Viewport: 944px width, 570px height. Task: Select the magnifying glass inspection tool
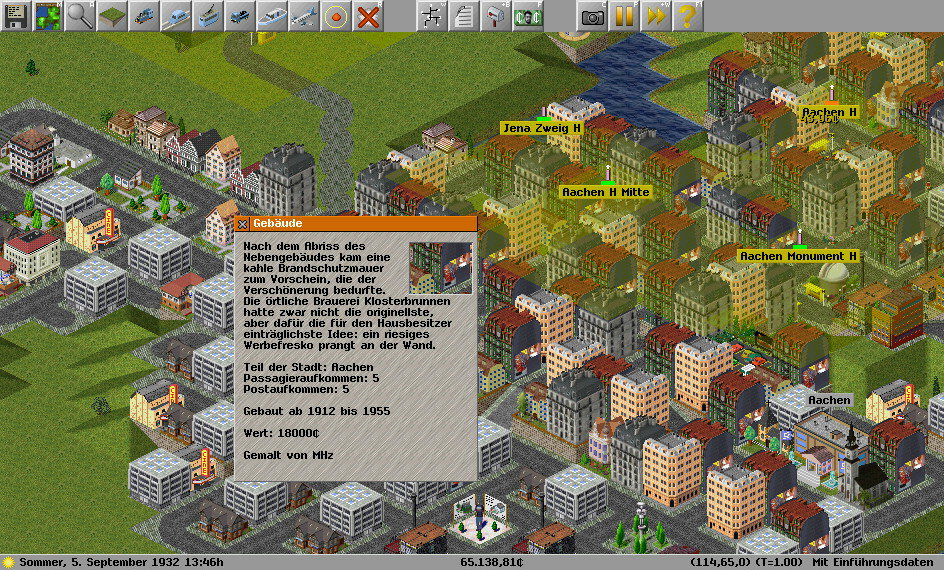click(80, 15)
